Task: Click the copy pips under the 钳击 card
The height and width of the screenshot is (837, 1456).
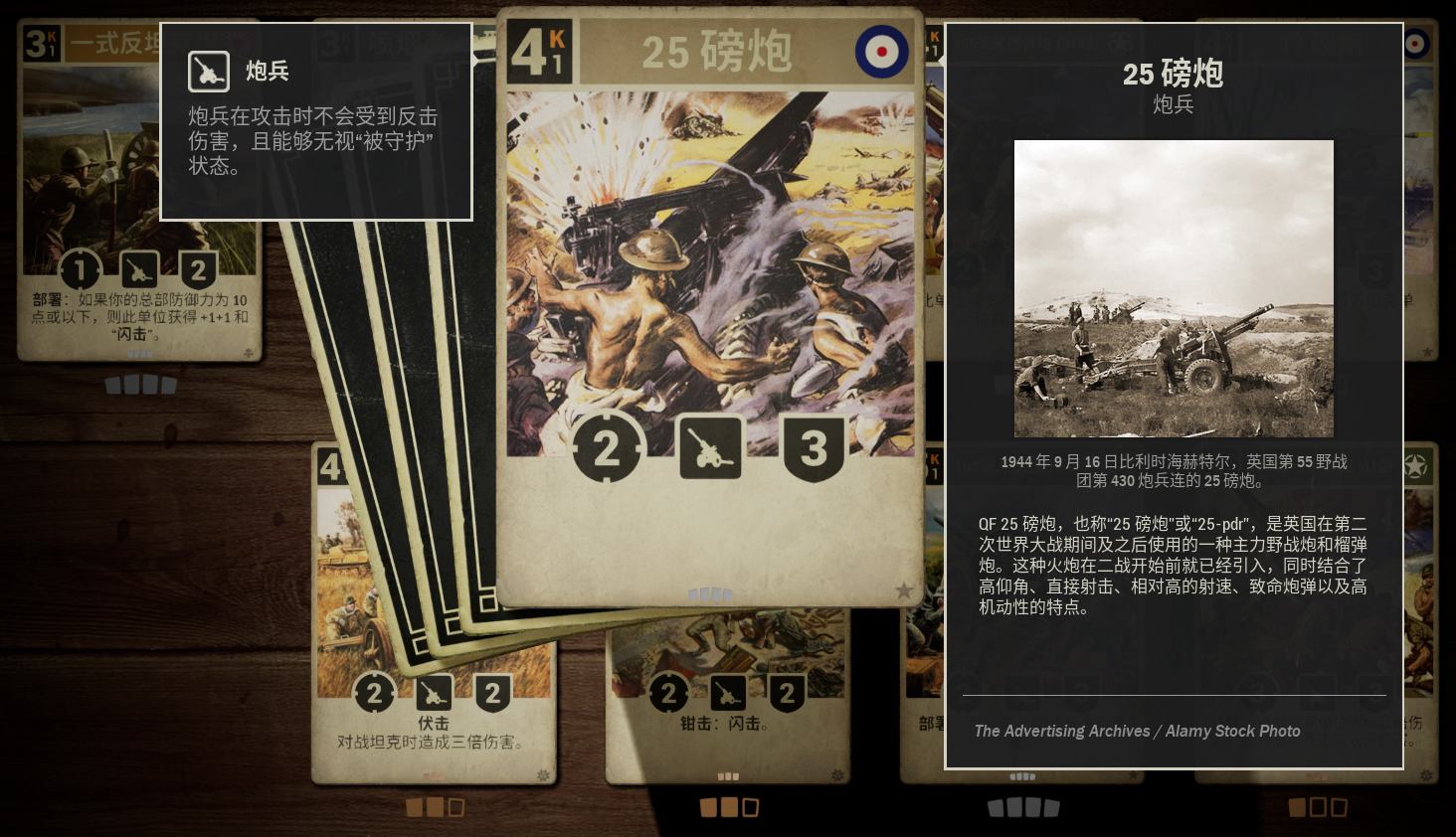Action: pyautogui.click(x=727, y=807)
